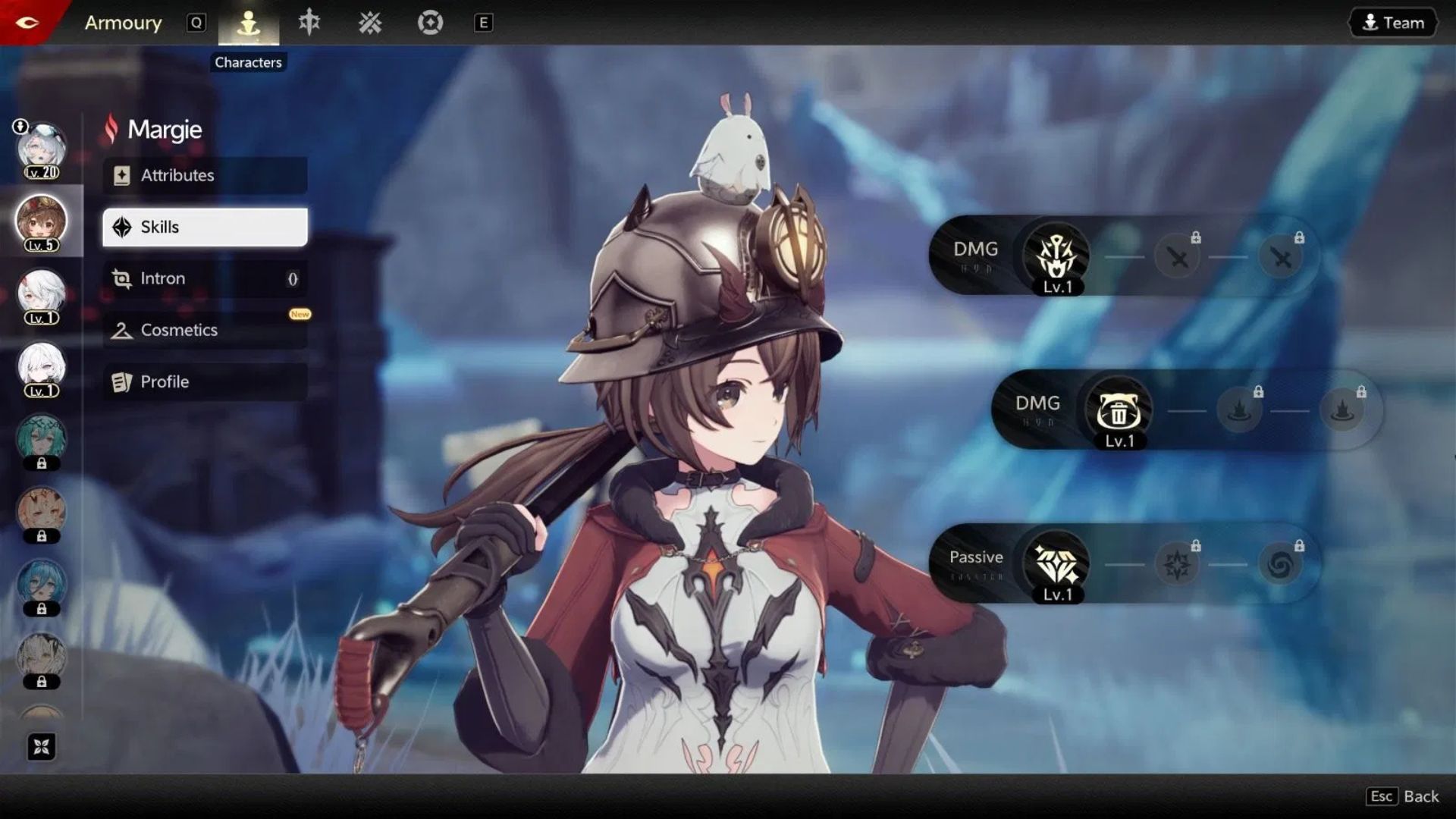Click the Back button

pos(1404,796)
